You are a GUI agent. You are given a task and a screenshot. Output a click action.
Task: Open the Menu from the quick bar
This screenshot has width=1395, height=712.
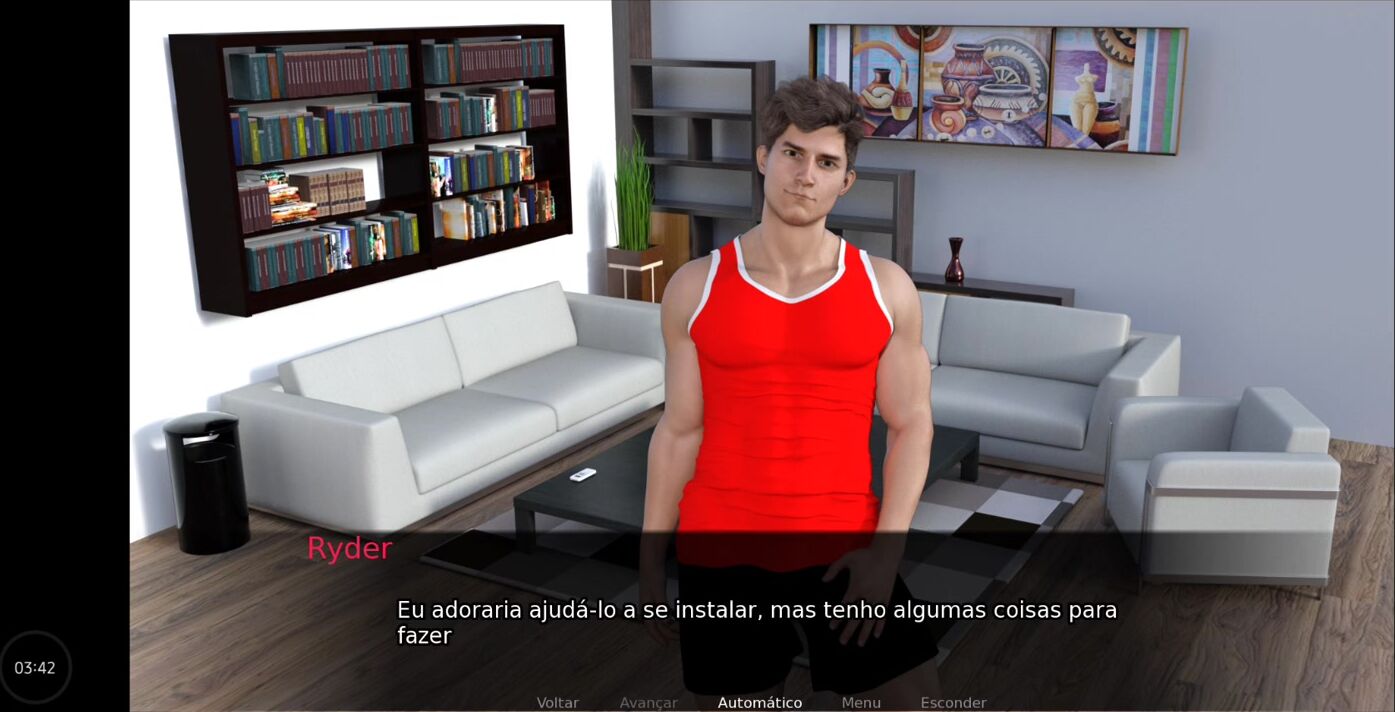point(861,703)
